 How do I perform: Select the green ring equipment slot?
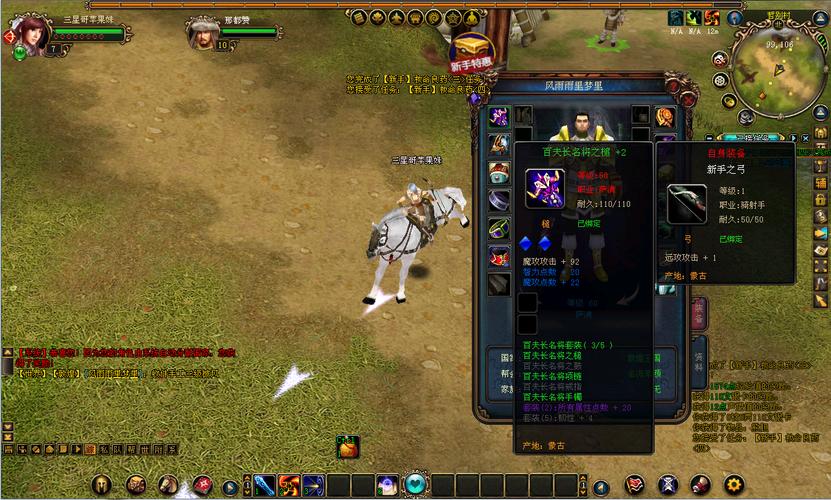499,228
